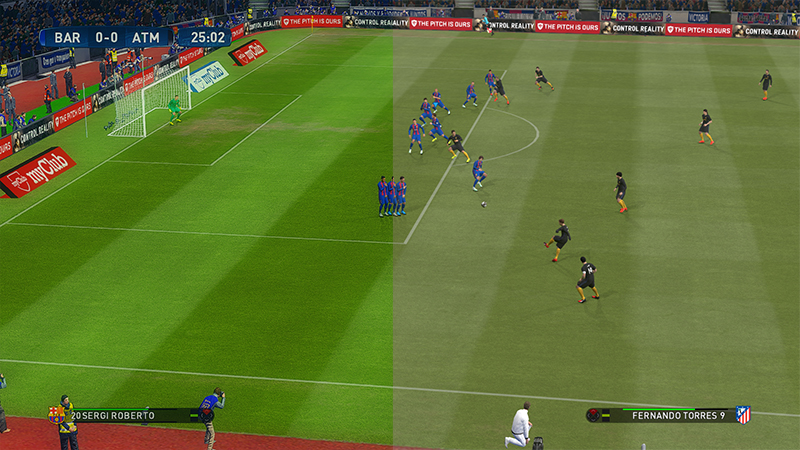Click the Atlético crest beside Fernando Torres
The height and width of the screenshot is (450, 800).
(743, 415)
